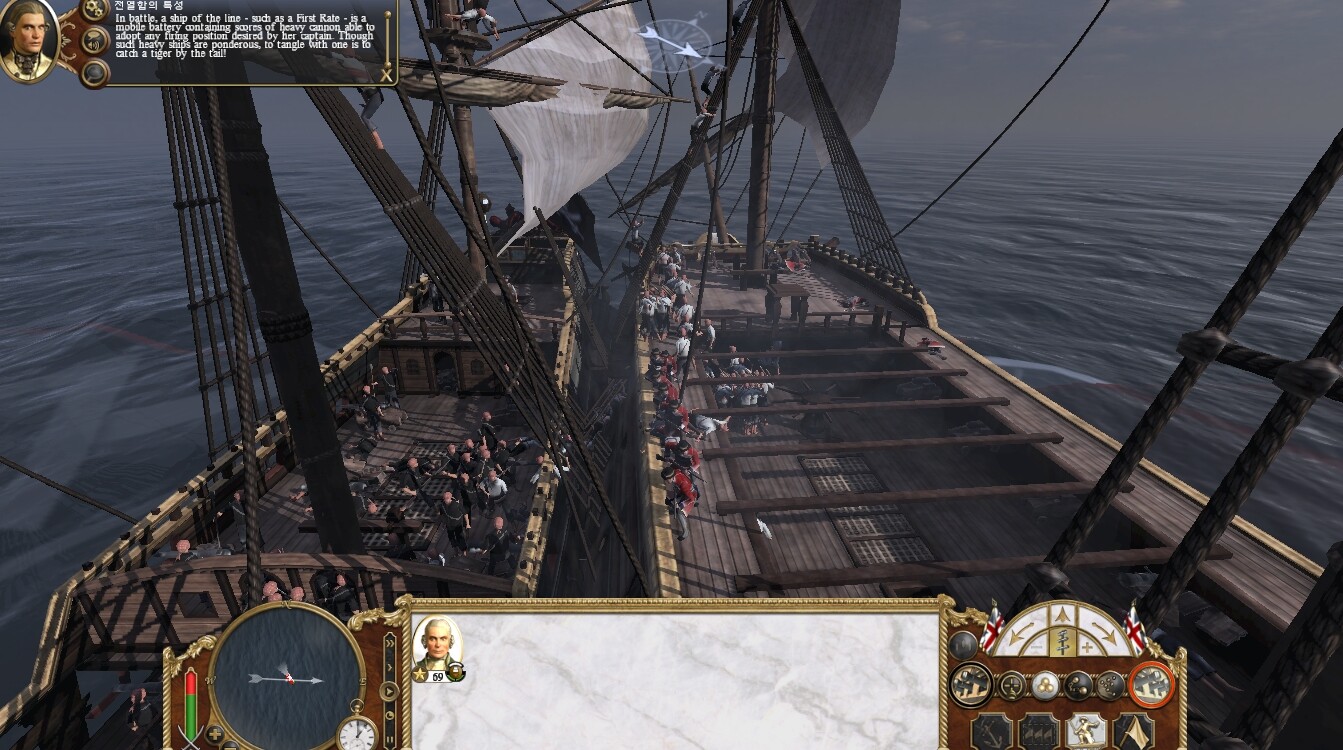The height and width of the screenshot is (750, 1343).
Task: Fire the orange-ringed starboard broadside
Action: click(1150, 685)
